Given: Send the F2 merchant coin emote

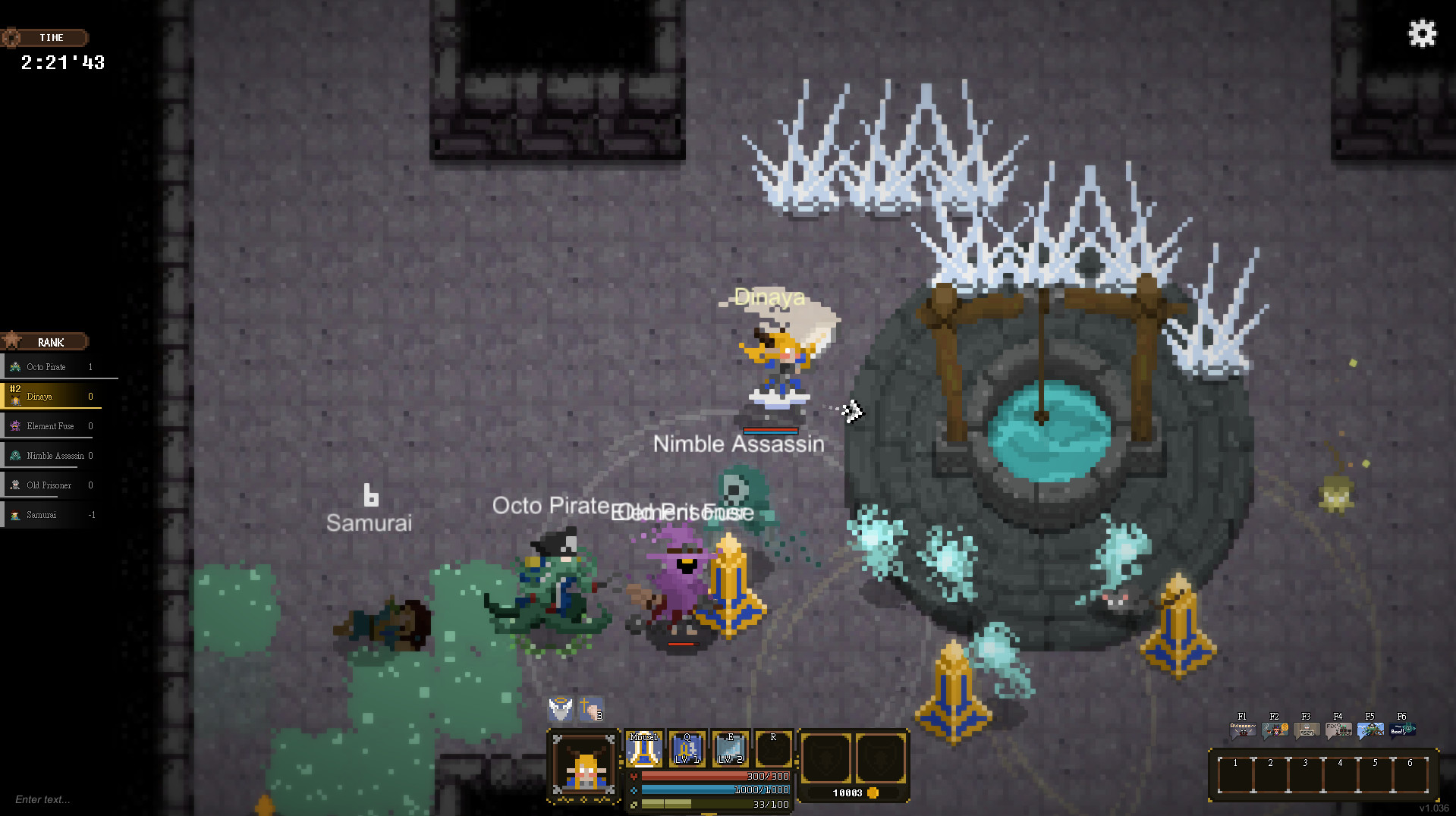Looking at the screenshot, I should 1275,730.
